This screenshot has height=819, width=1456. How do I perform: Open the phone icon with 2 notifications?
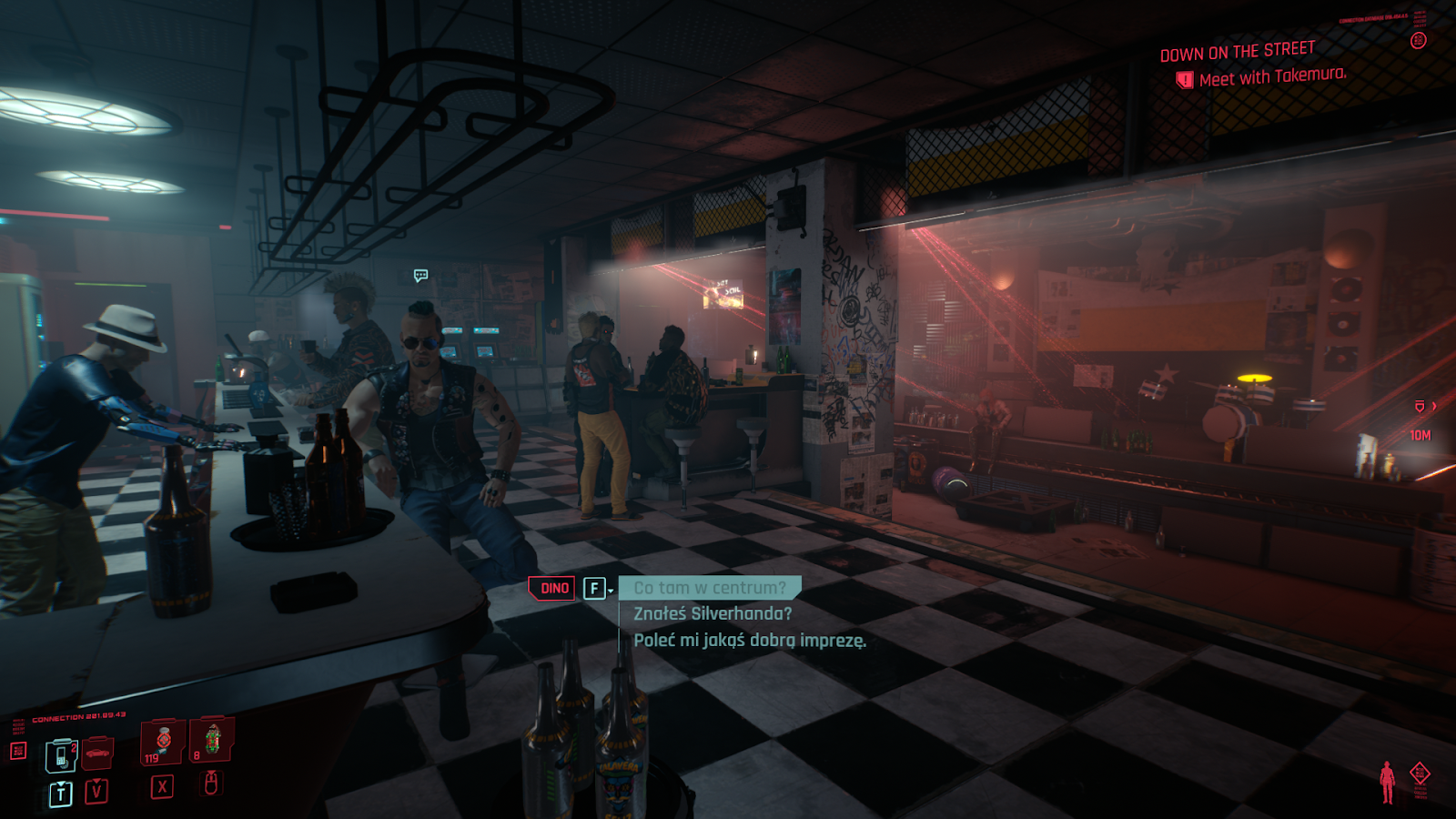click(x=61, y=755)
